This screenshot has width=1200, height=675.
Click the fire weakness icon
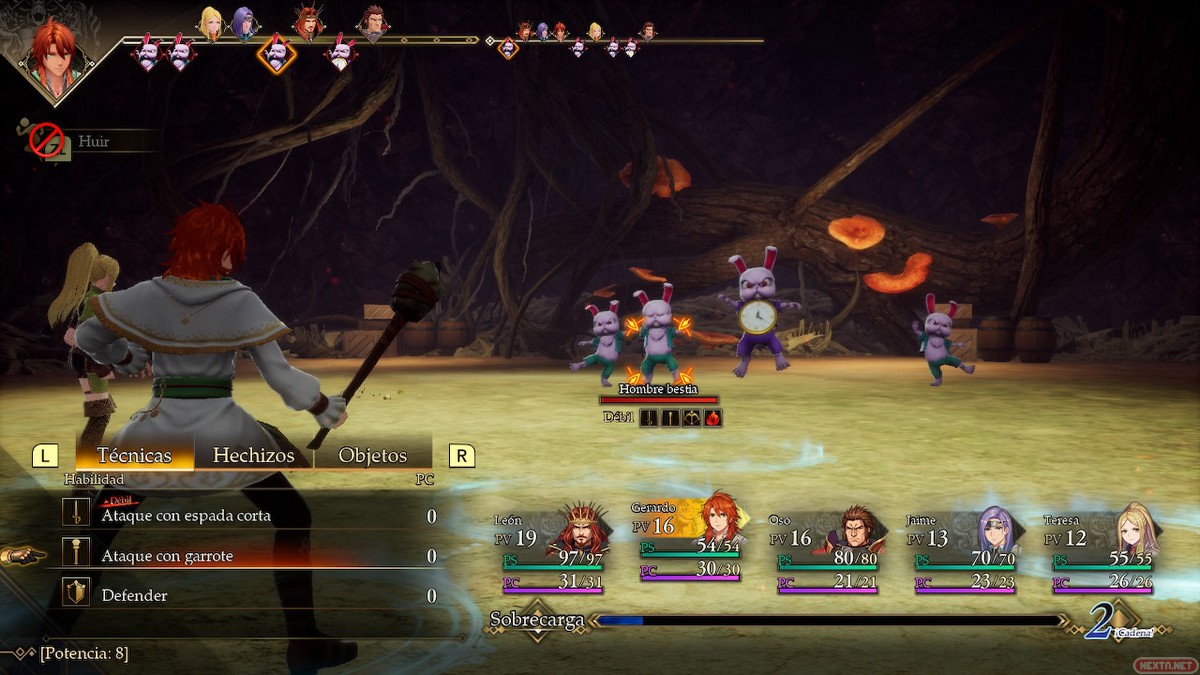click(x=713, y=417)
